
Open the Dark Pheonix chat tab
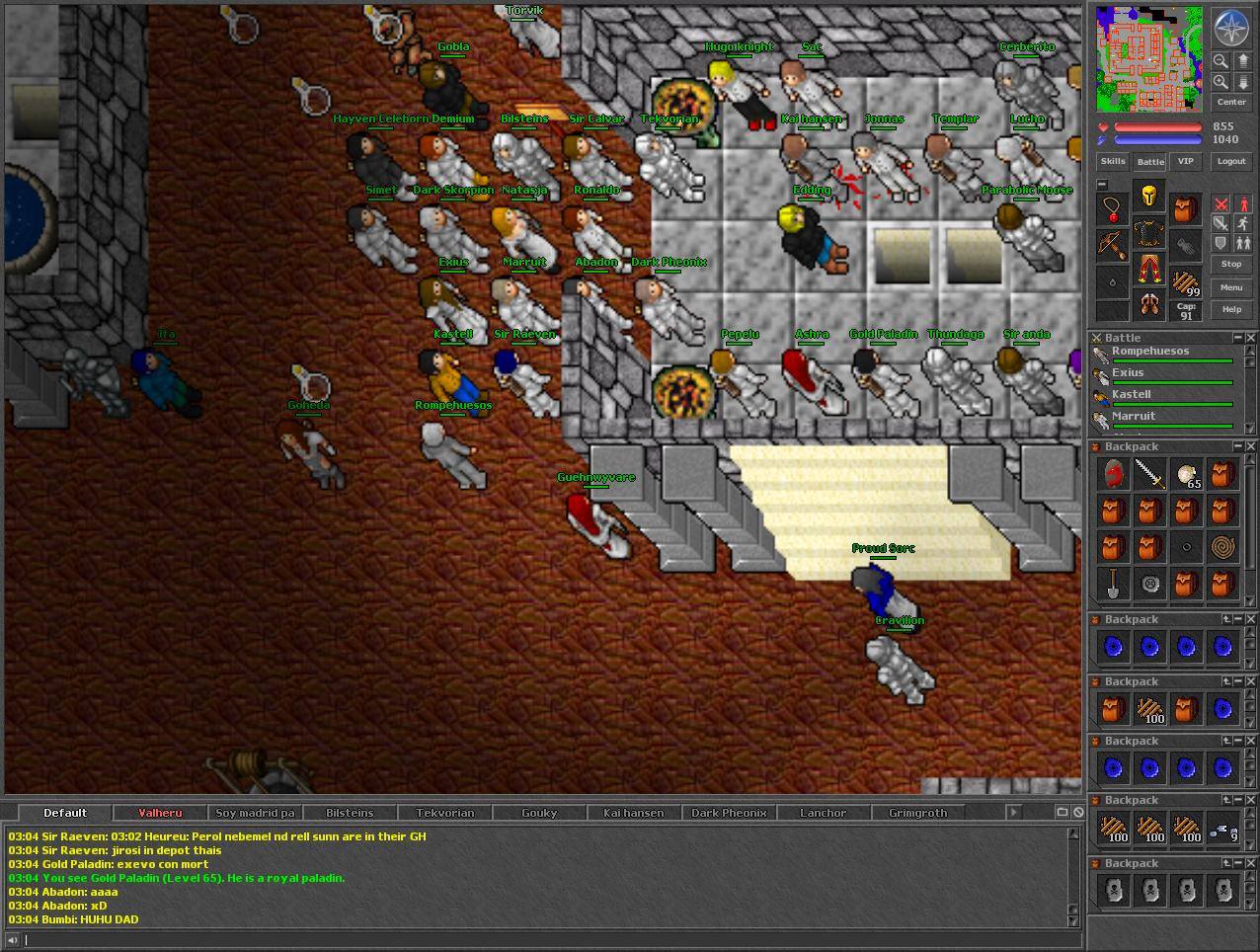(729, 813)
